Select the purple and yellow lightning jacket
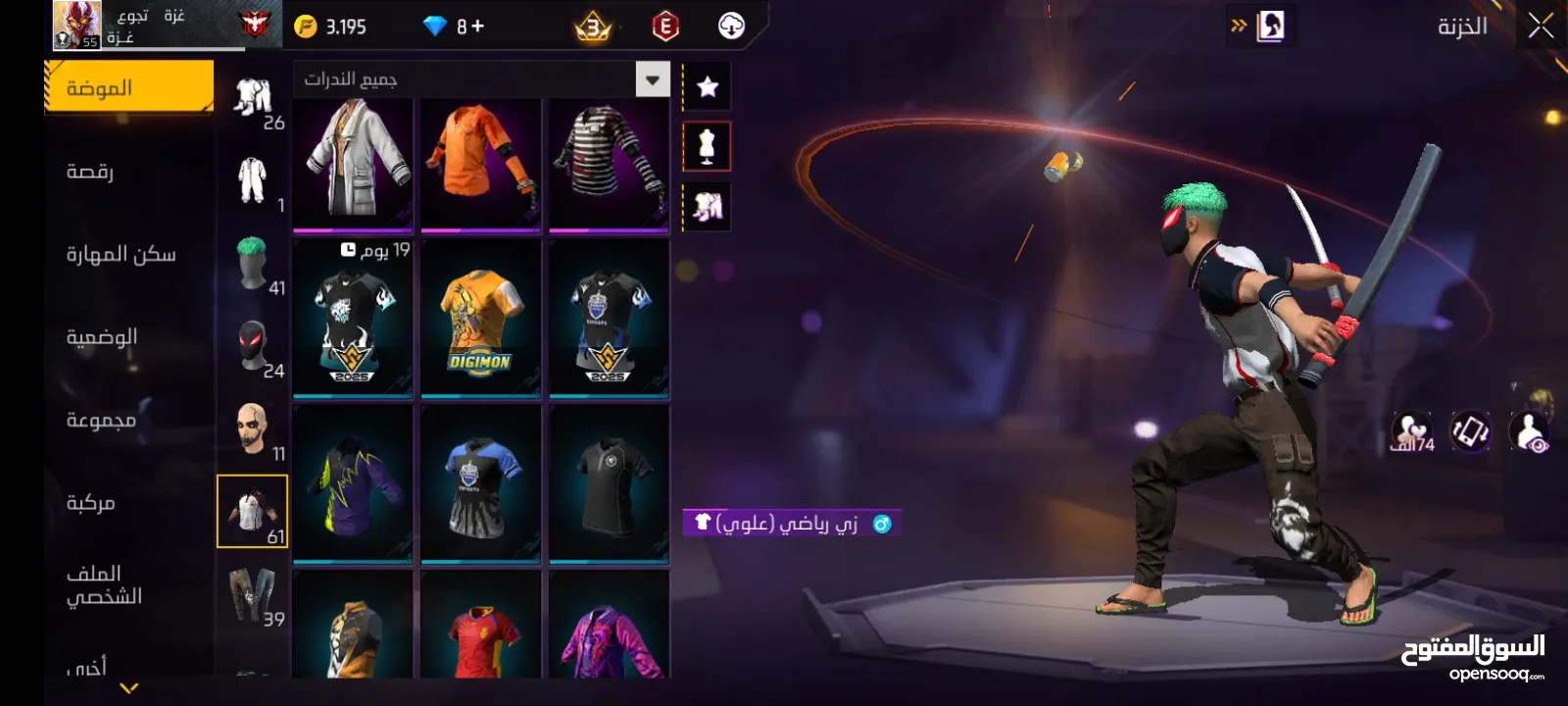The width and height of the screenshot is (1568, 706). (353, 485)
